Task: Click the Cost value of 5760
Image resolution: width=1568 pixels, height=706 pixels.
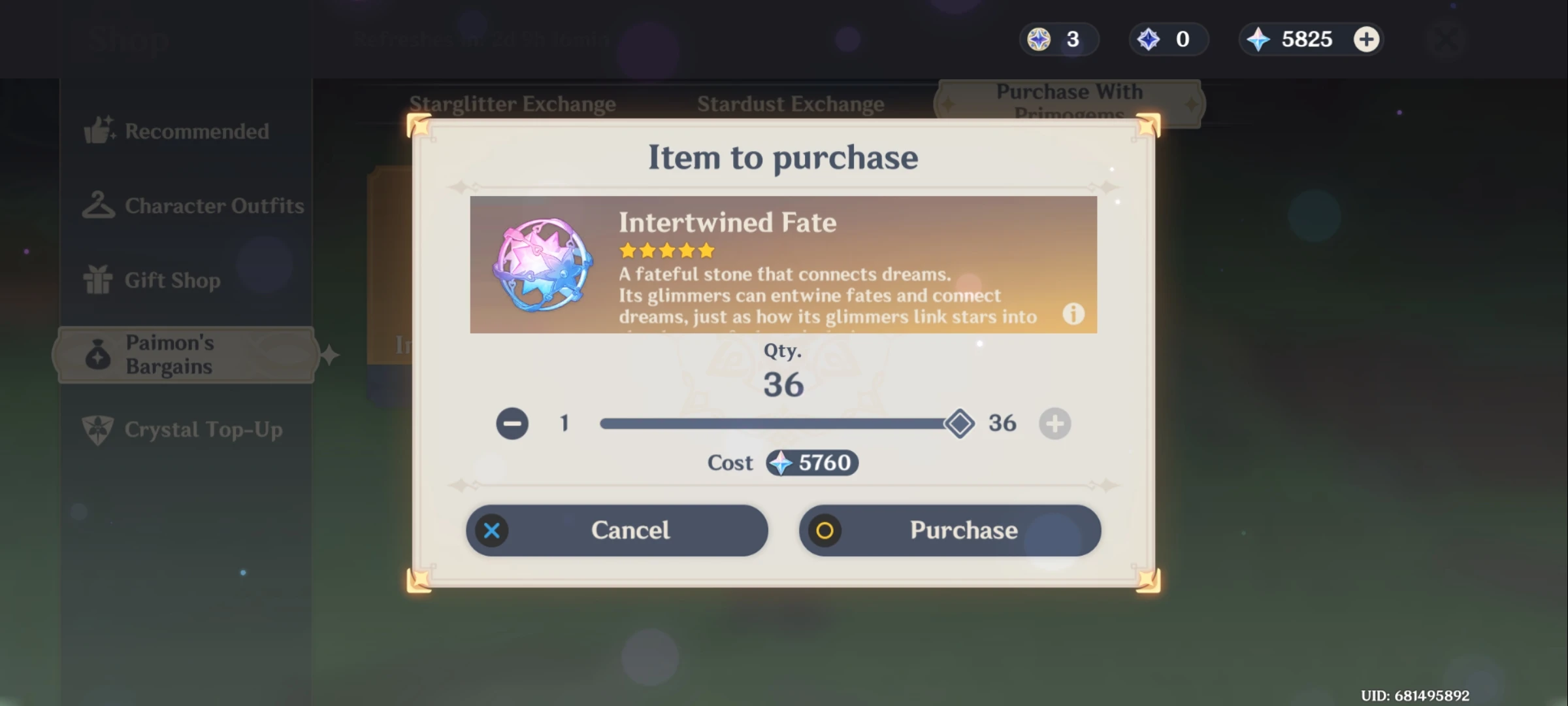Action: (x=813, y=463)
